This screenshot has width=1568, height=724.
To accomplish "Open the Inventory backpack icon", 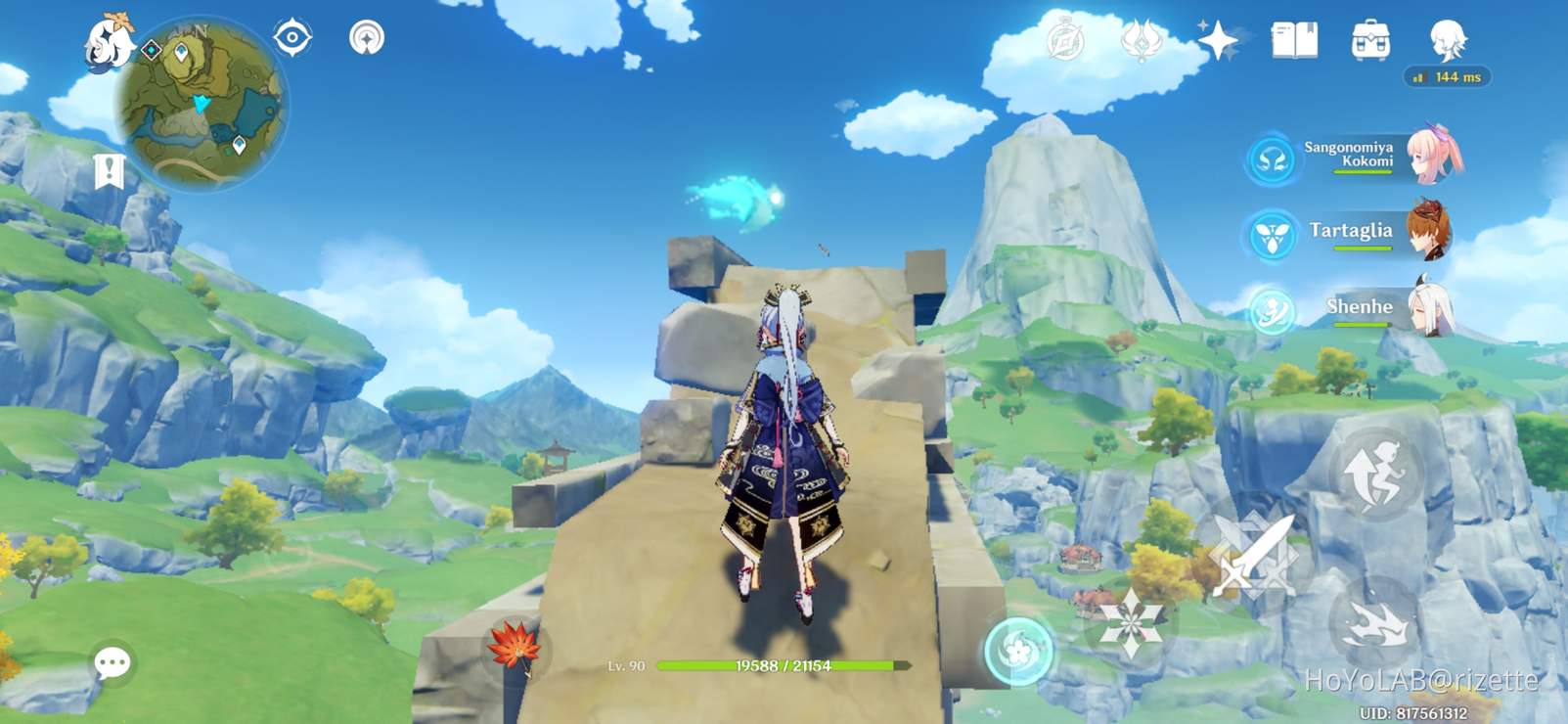I will pos(1373,37).
